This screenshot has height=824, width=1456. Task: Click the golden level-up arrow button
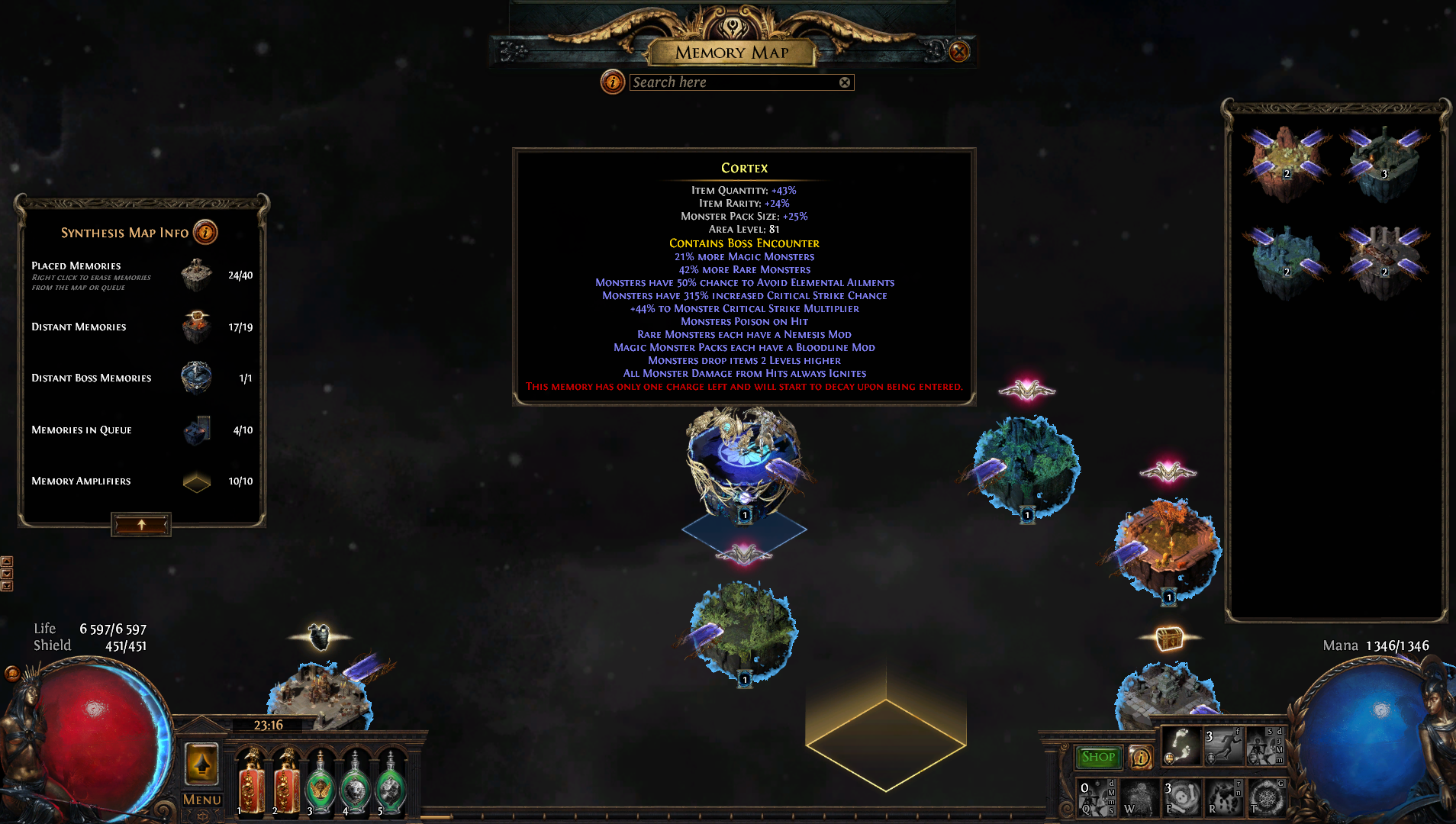201,764
